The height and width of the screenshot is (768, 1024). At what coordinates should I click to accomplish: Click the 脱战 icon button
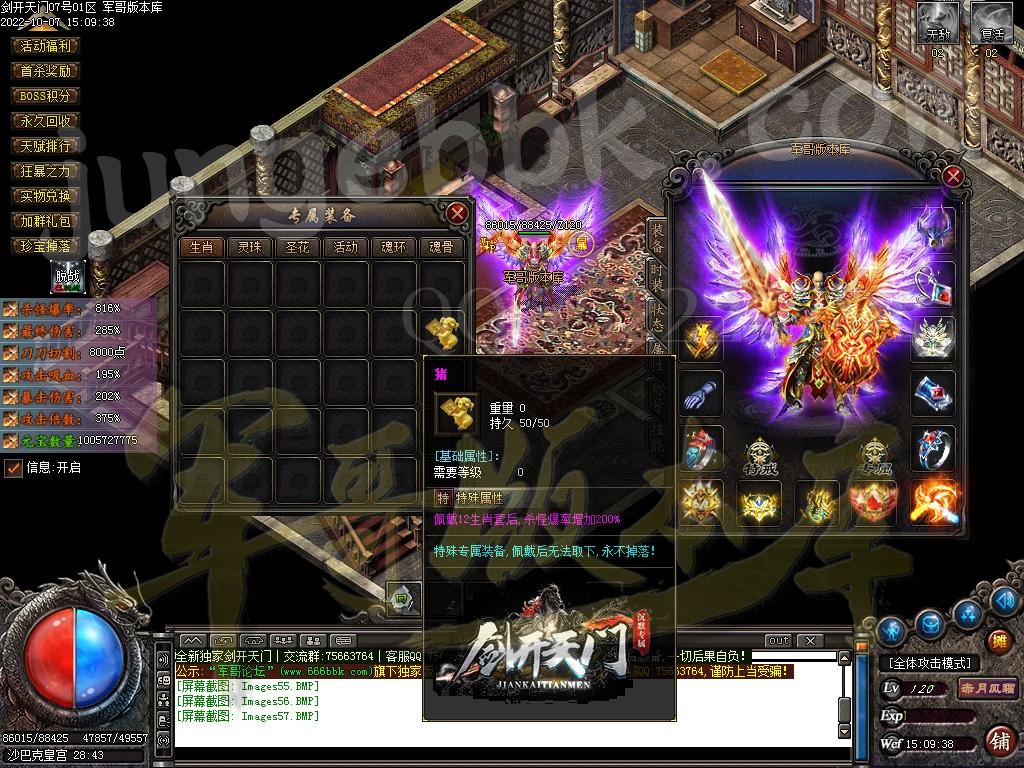tap(68, 276)
